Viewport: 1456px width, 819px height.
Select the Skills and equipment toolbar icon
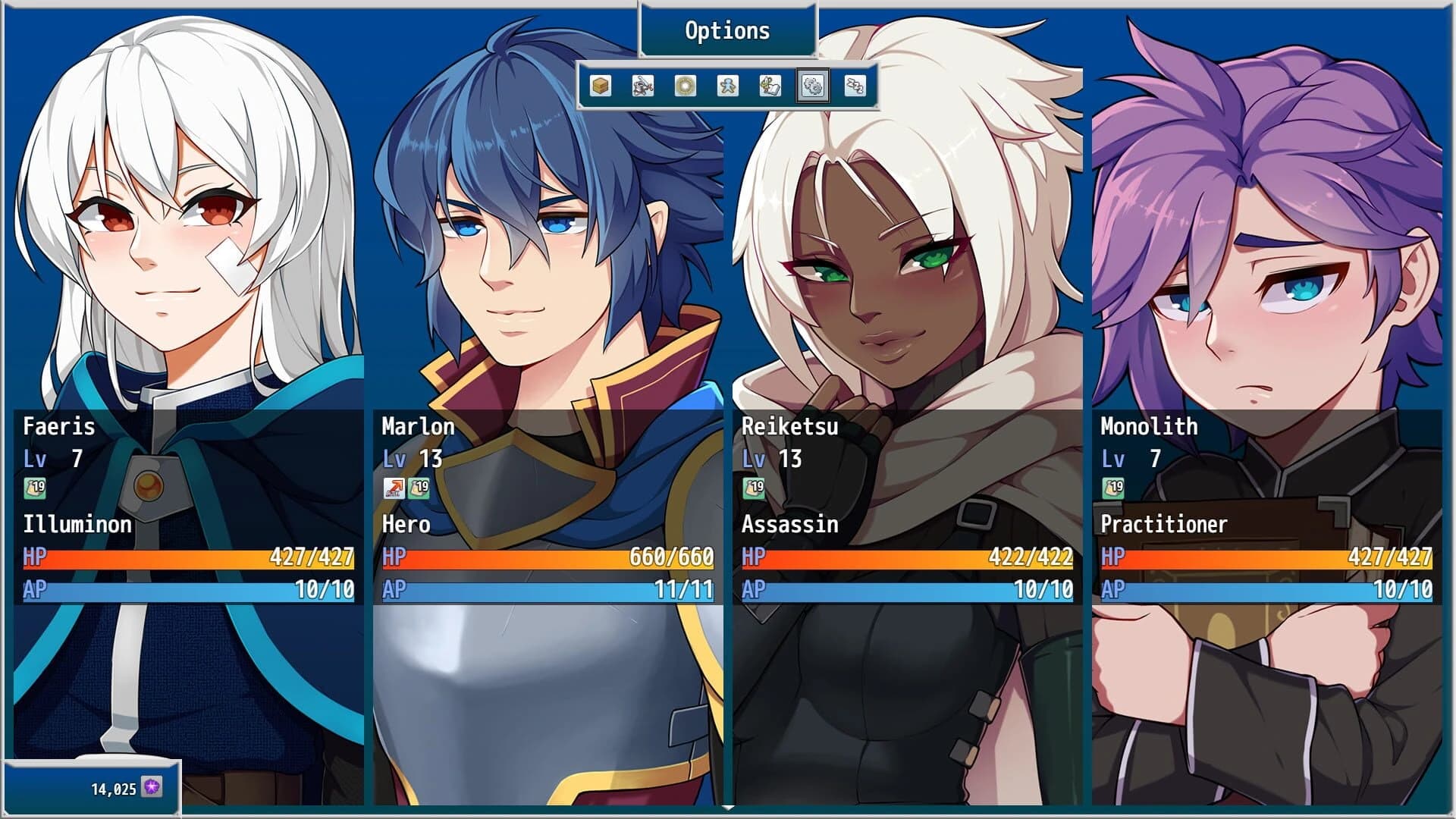click(642, 86)
